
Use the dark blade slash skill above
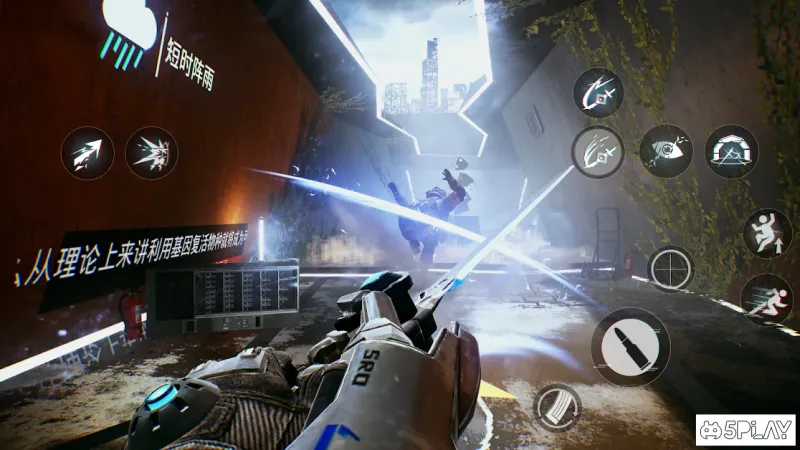(x=599, y=93)
